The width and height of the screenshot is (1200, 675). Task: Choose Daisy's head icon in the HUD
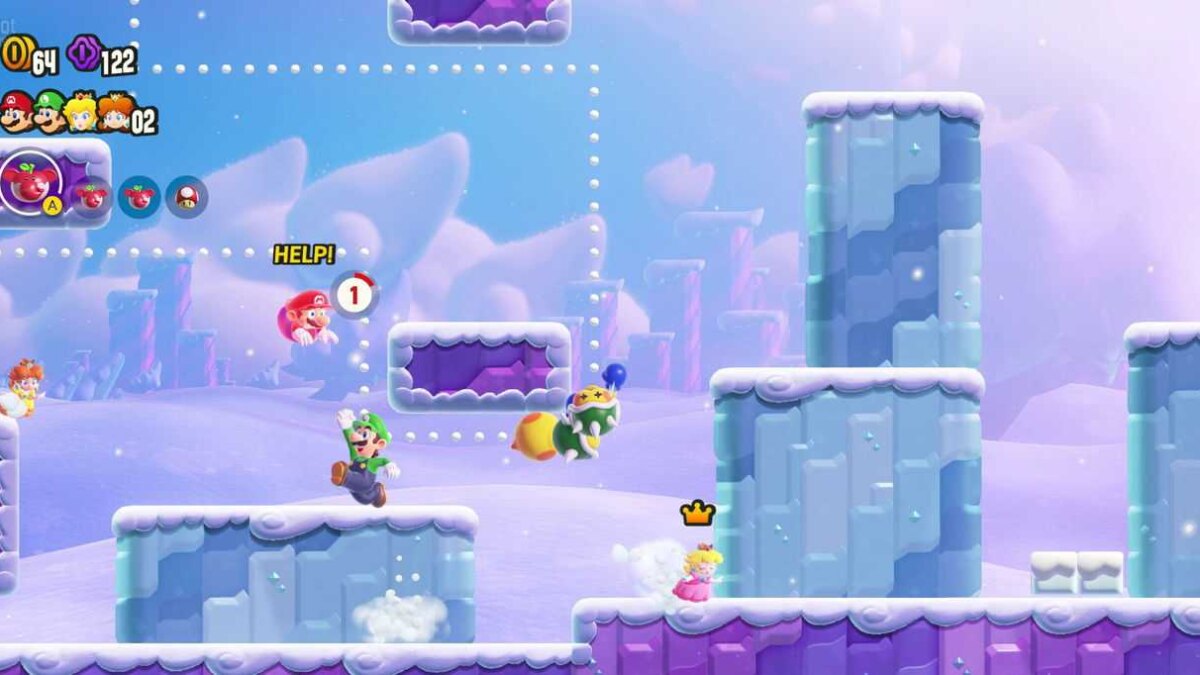click(115, 112)
